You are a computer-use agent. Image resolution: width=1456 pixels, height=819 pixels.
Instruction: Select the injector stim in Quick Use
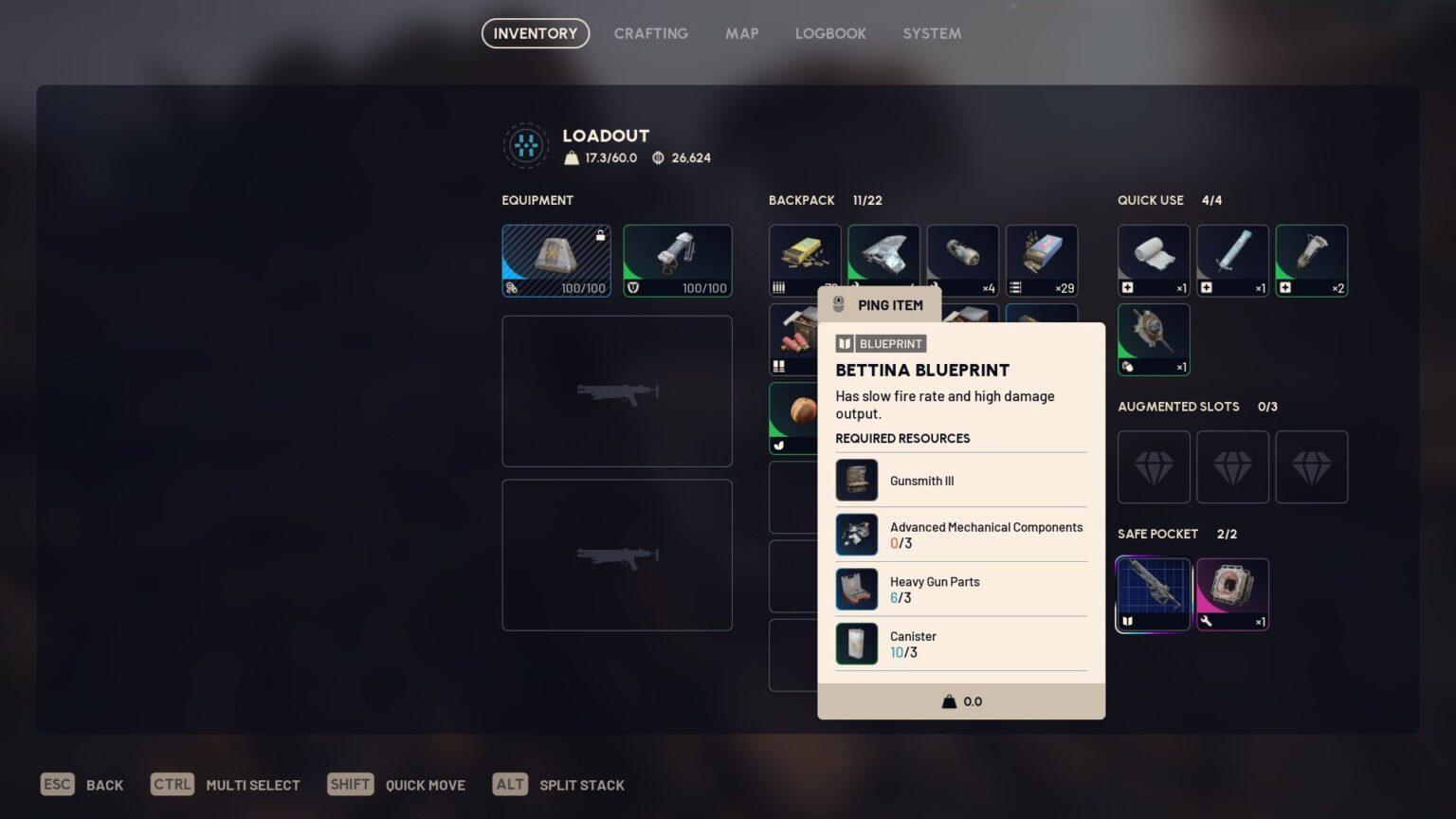click(1232, 259)
